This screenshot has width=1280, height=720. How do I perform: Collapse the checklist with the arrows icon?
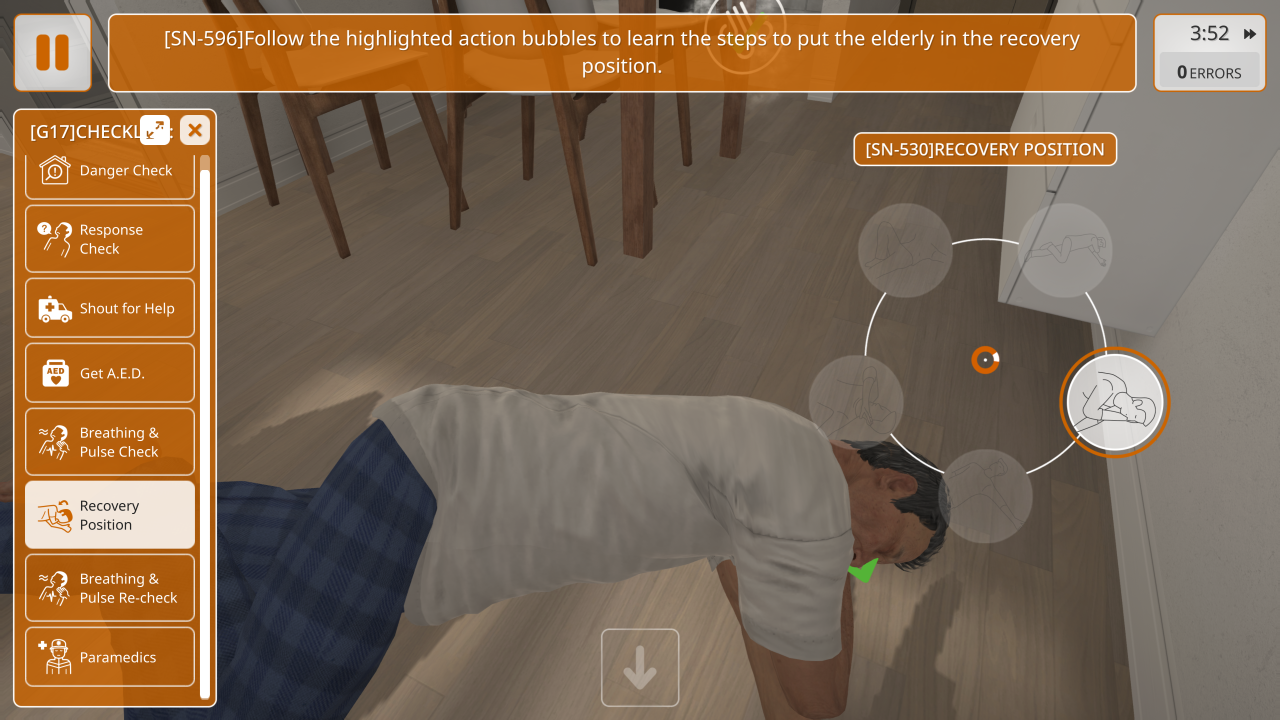point(155,129)
